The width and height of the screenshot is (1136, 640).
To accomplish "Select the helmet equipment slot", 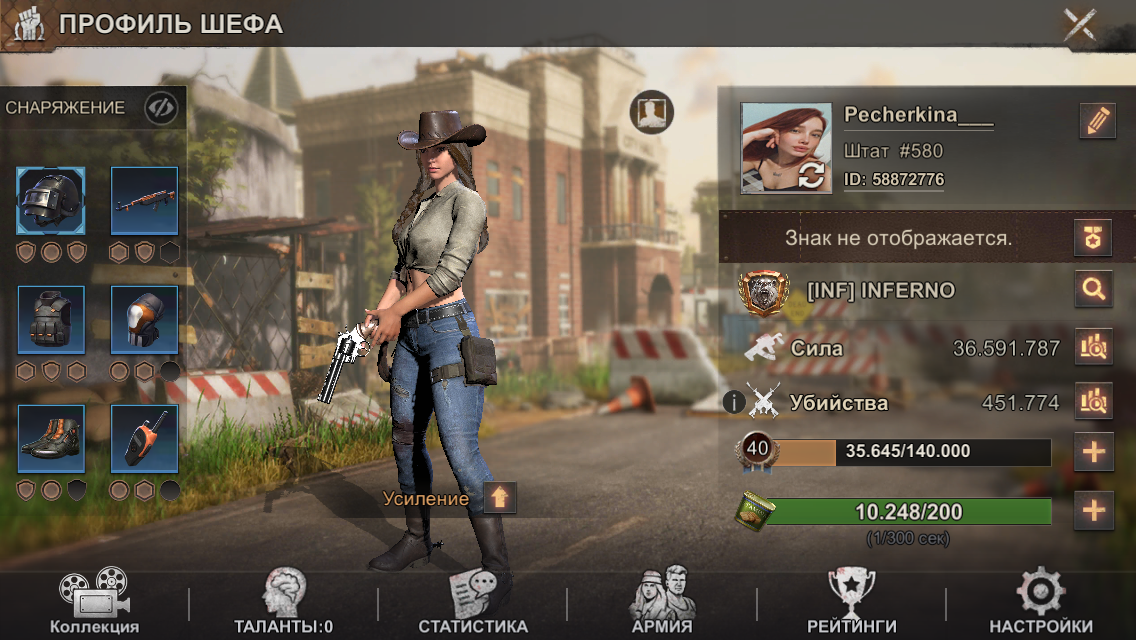I will point(51,200).
